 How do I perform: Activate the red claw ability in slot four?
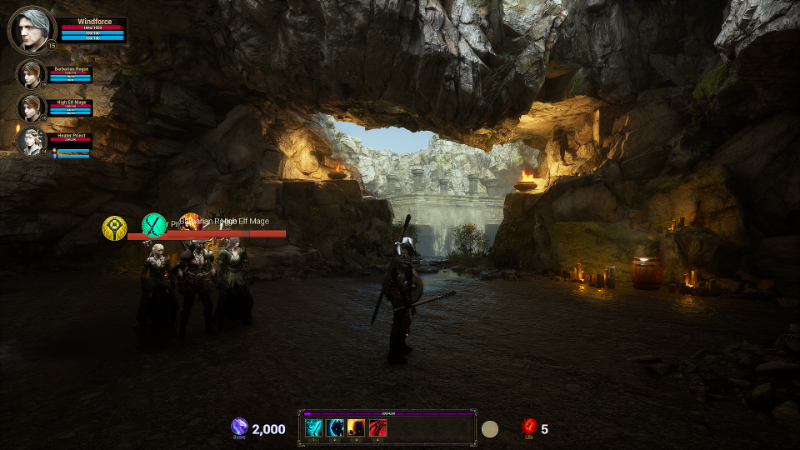(377, 428)
